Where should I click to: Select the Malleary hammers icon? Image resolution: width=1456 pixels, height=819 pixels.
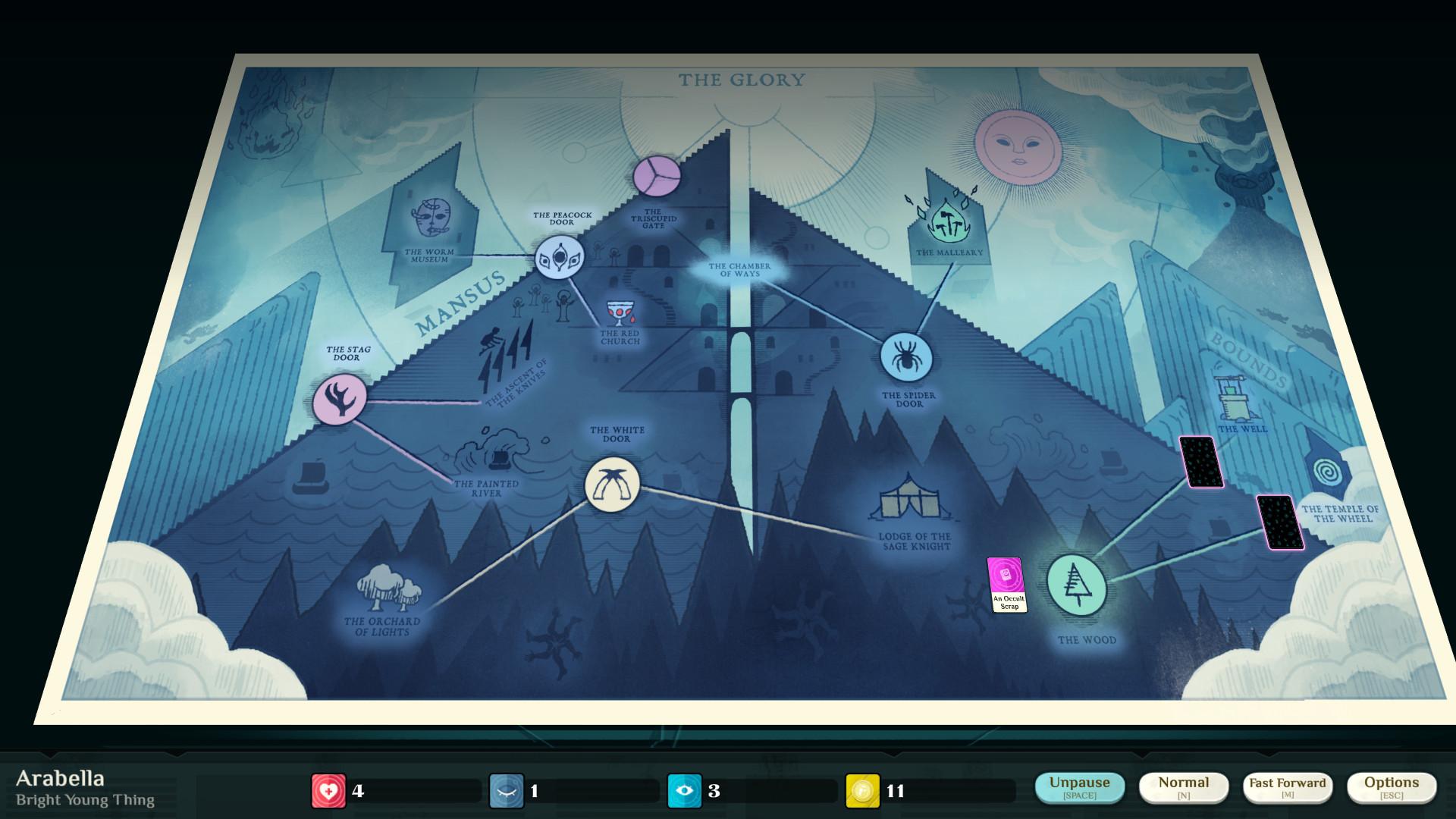(947, 221)
